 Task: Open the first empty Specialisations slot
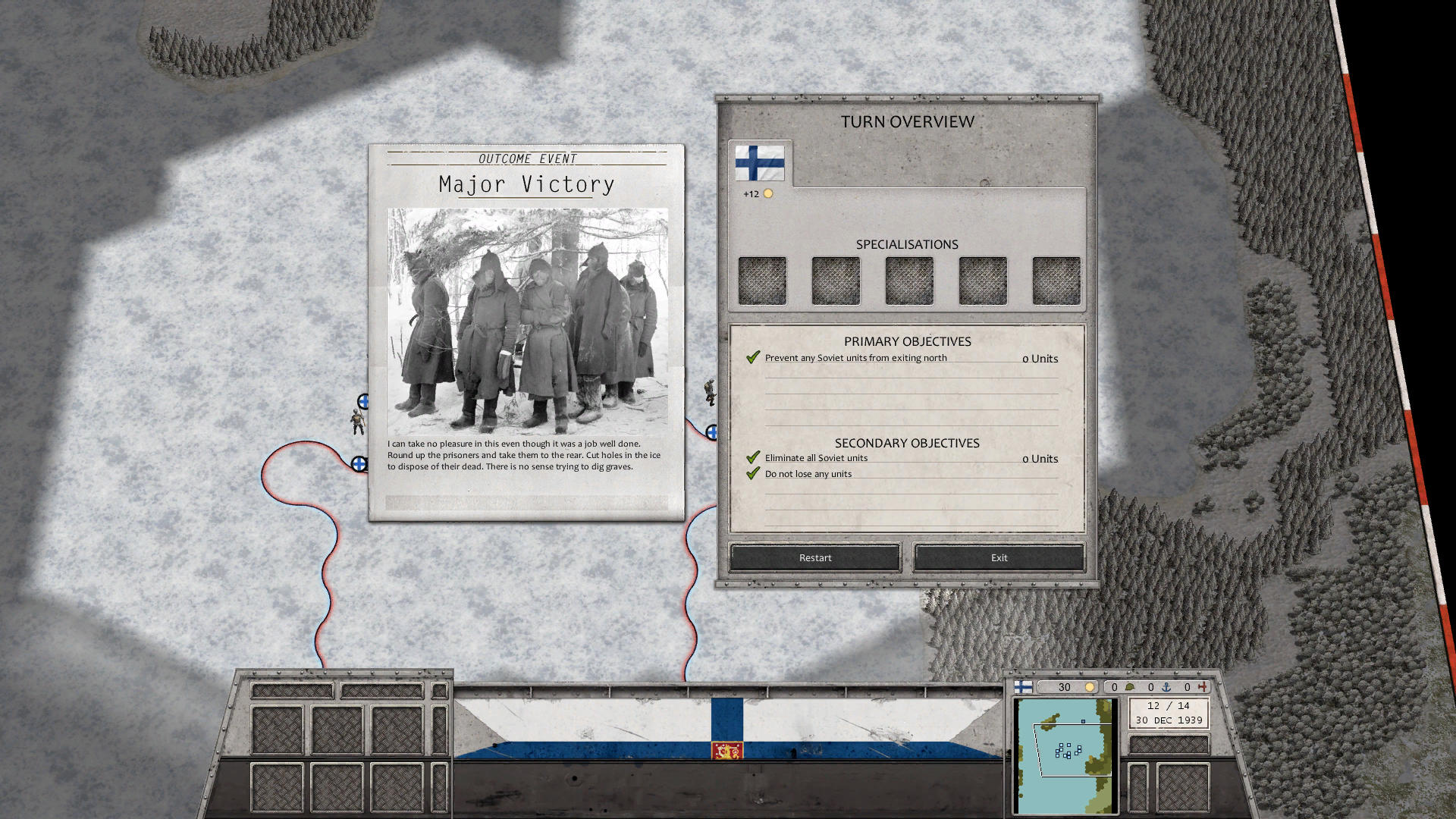coord(762,279)
